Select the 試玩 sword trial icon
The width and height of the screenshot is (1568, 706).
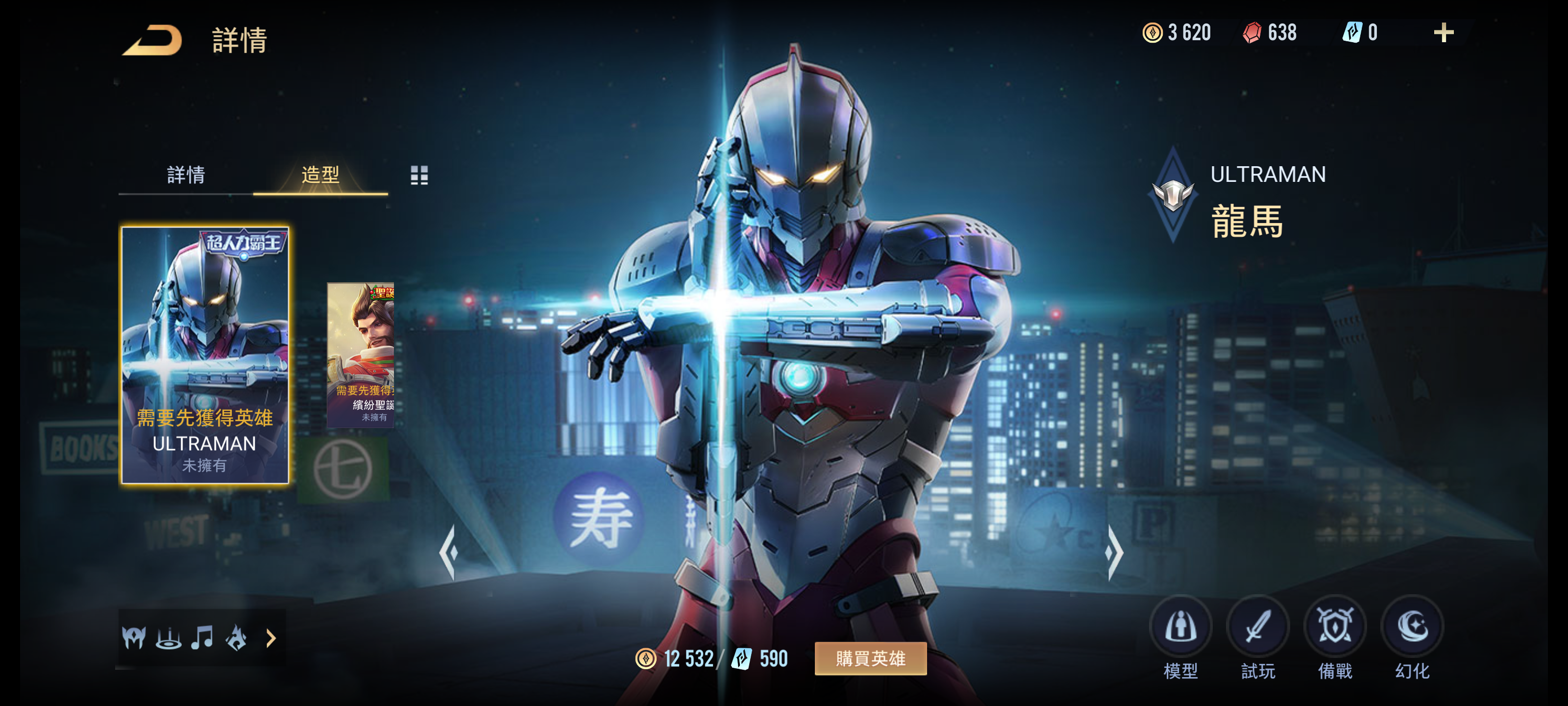tap(1258, 626)
